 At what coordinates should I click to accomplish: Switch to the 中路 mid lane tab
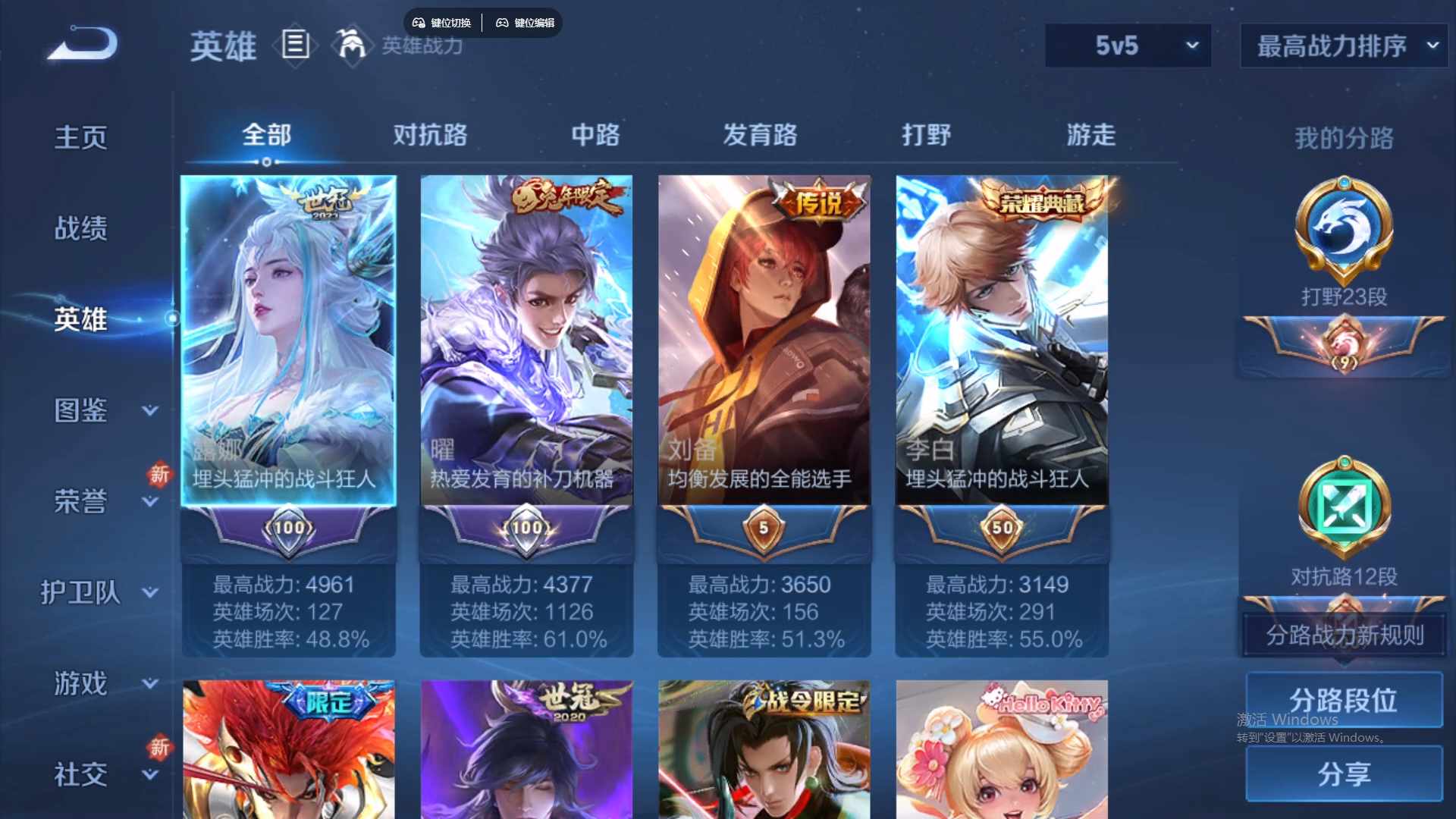[595, 136]
